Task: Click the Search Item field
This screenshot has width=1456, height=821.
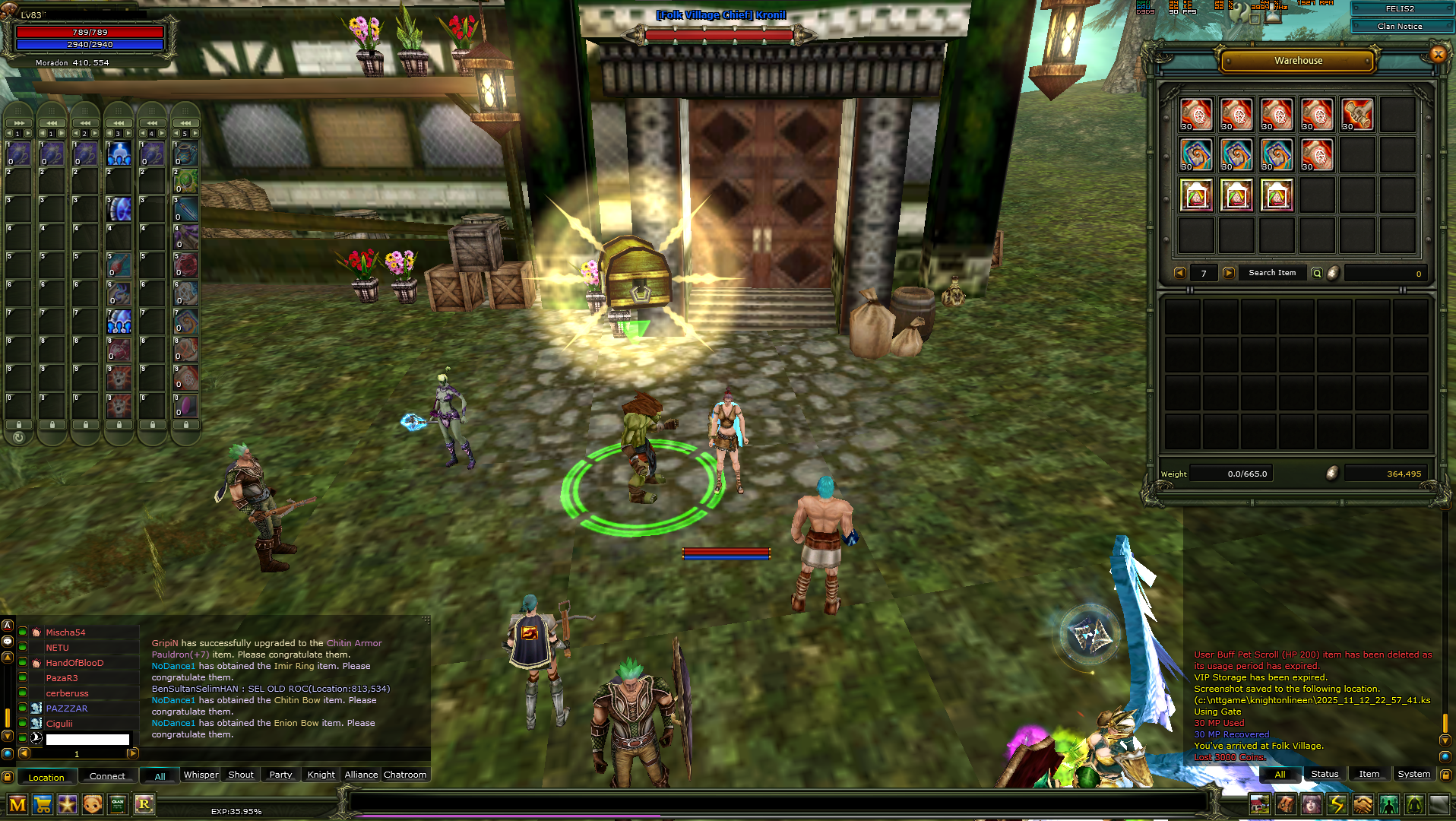Action: [x=1272, y=273]
